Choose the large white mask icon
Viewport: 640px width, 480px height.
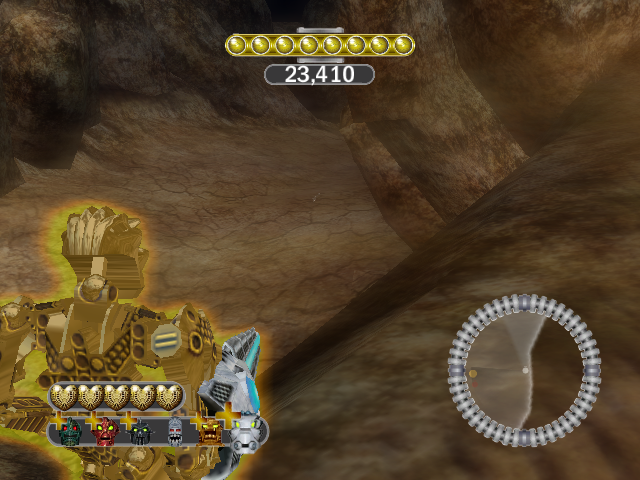(x=247, y=433)
